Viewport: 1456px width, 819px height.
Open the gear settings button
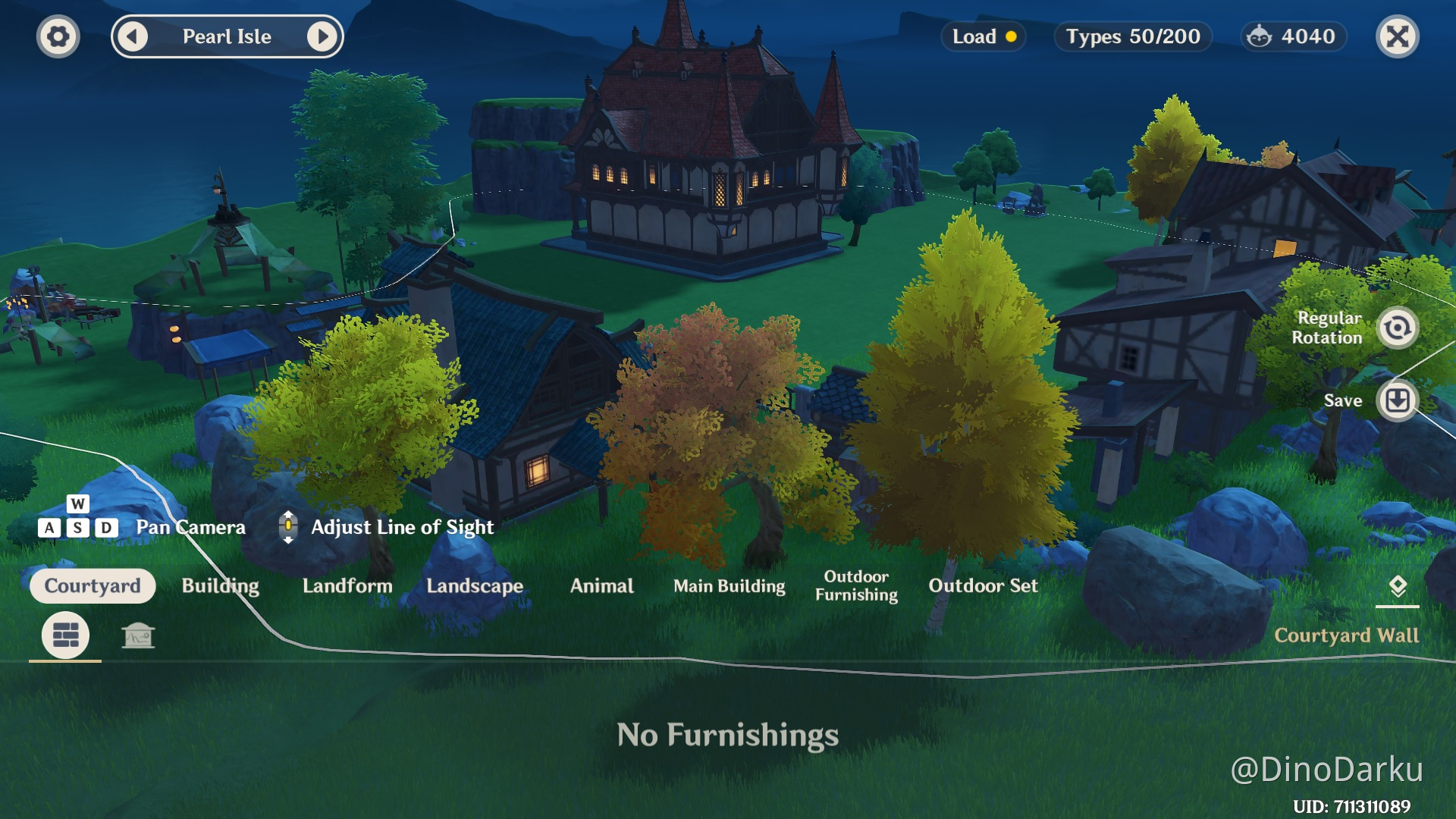58,36
